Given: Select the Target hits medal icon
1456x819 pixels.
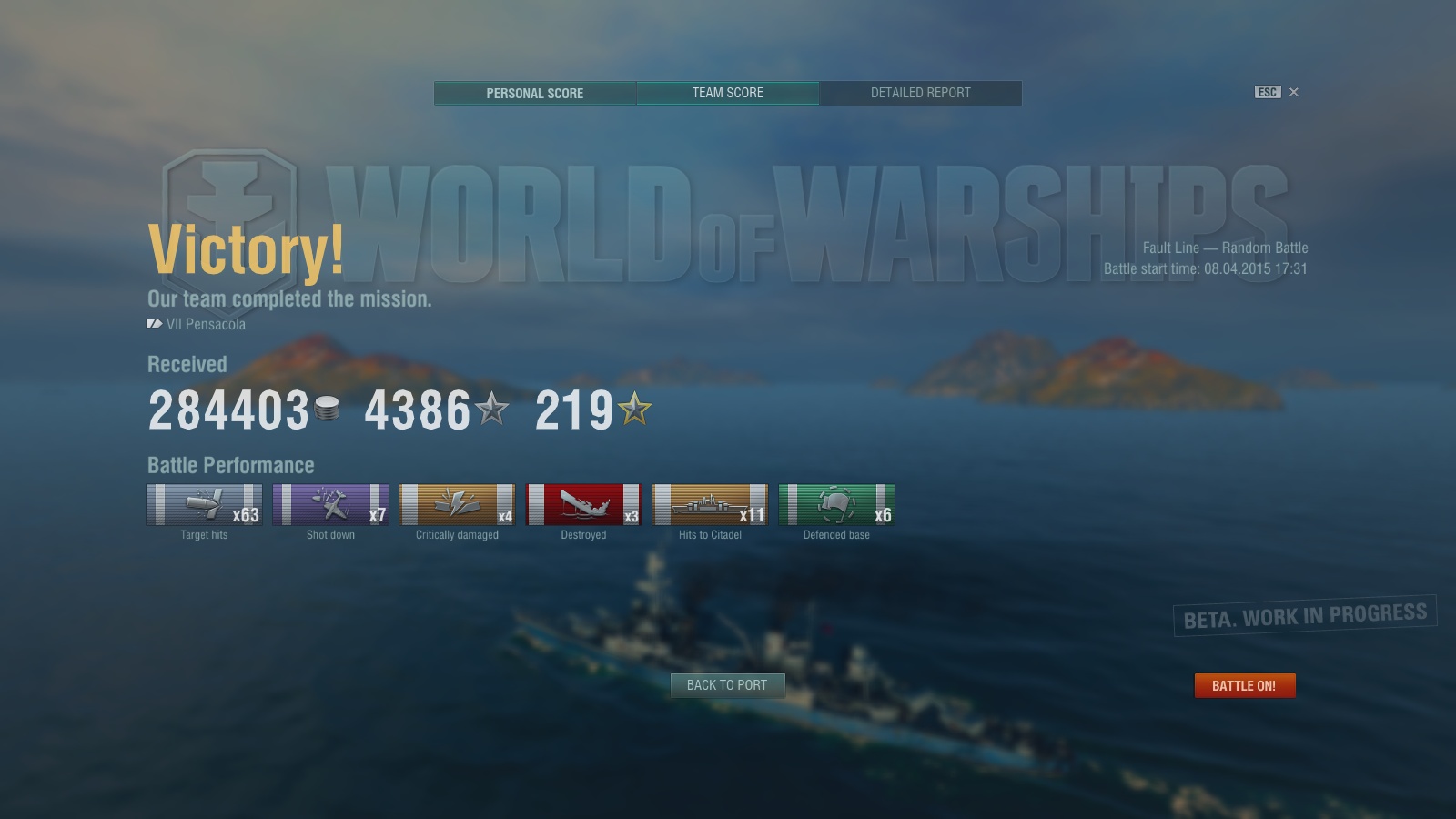Looking at the screenshot, I should [204, 505].
